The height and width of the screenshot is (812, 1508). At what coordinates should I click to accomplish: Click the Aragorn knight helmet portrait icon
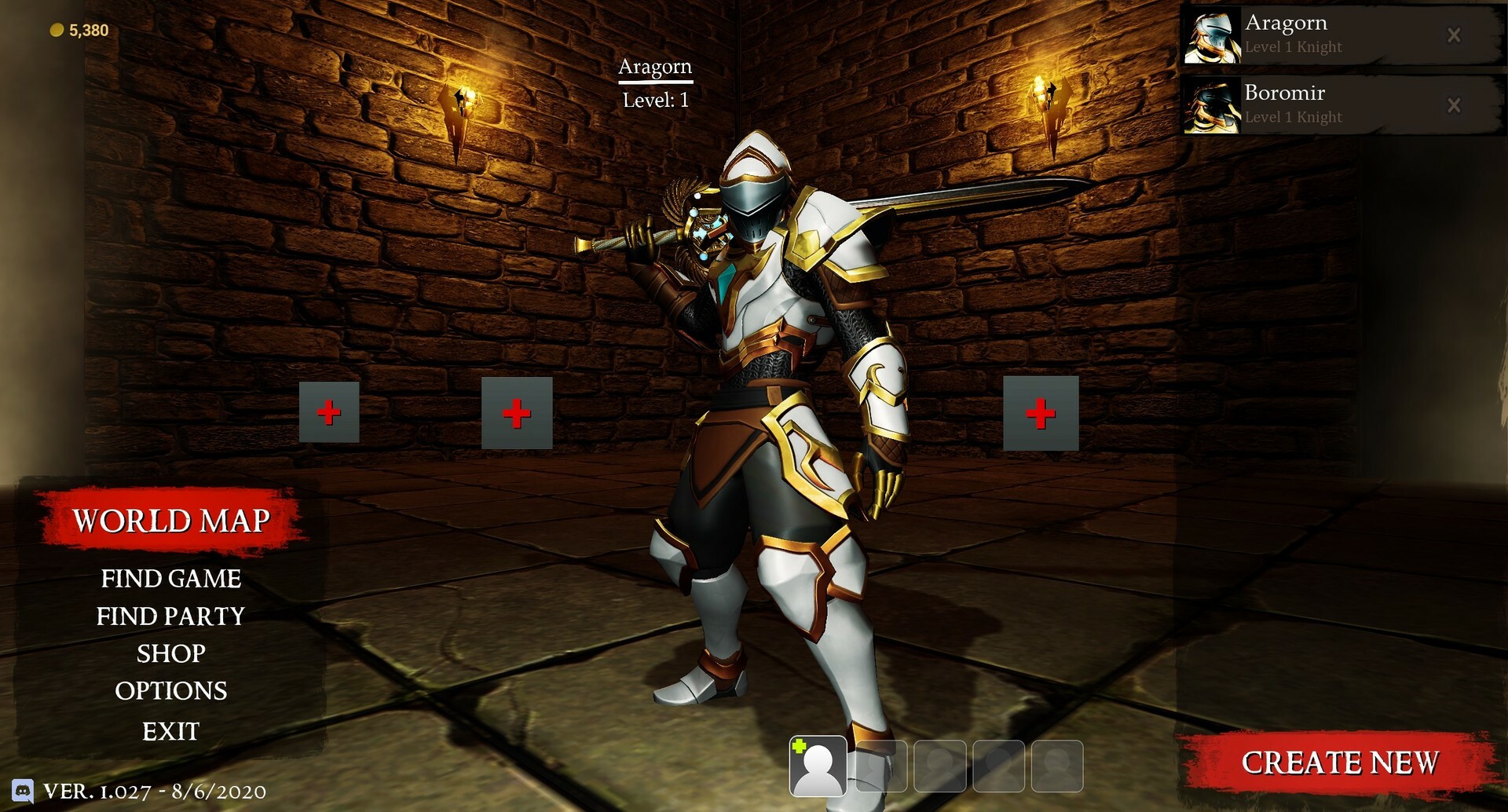(x=1212, y=35)
